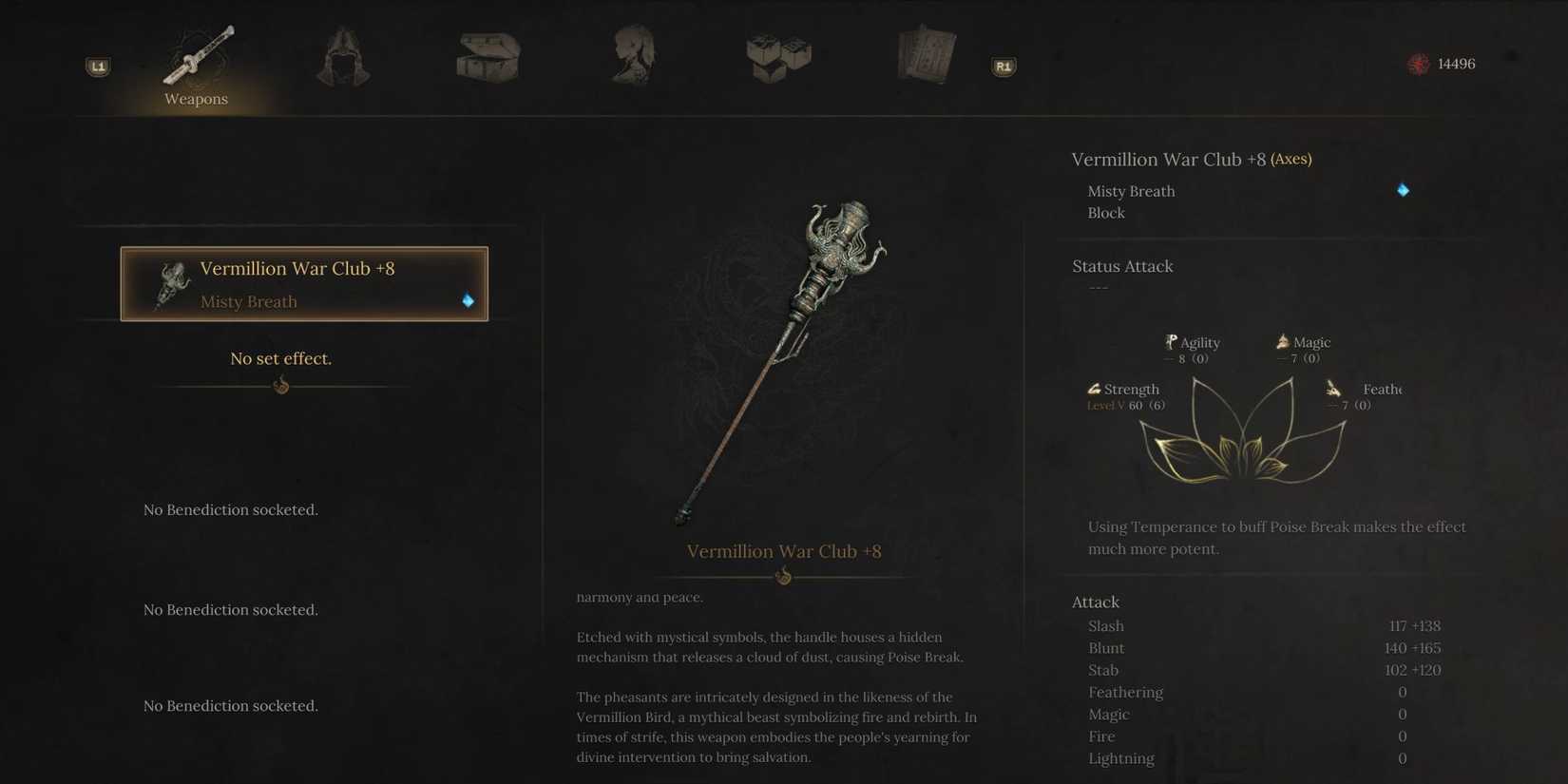Open the treasure chest inventory category icon
The height and width of the screenshot is (784, 1568).
pyautogui.click(x=488, y=59)
